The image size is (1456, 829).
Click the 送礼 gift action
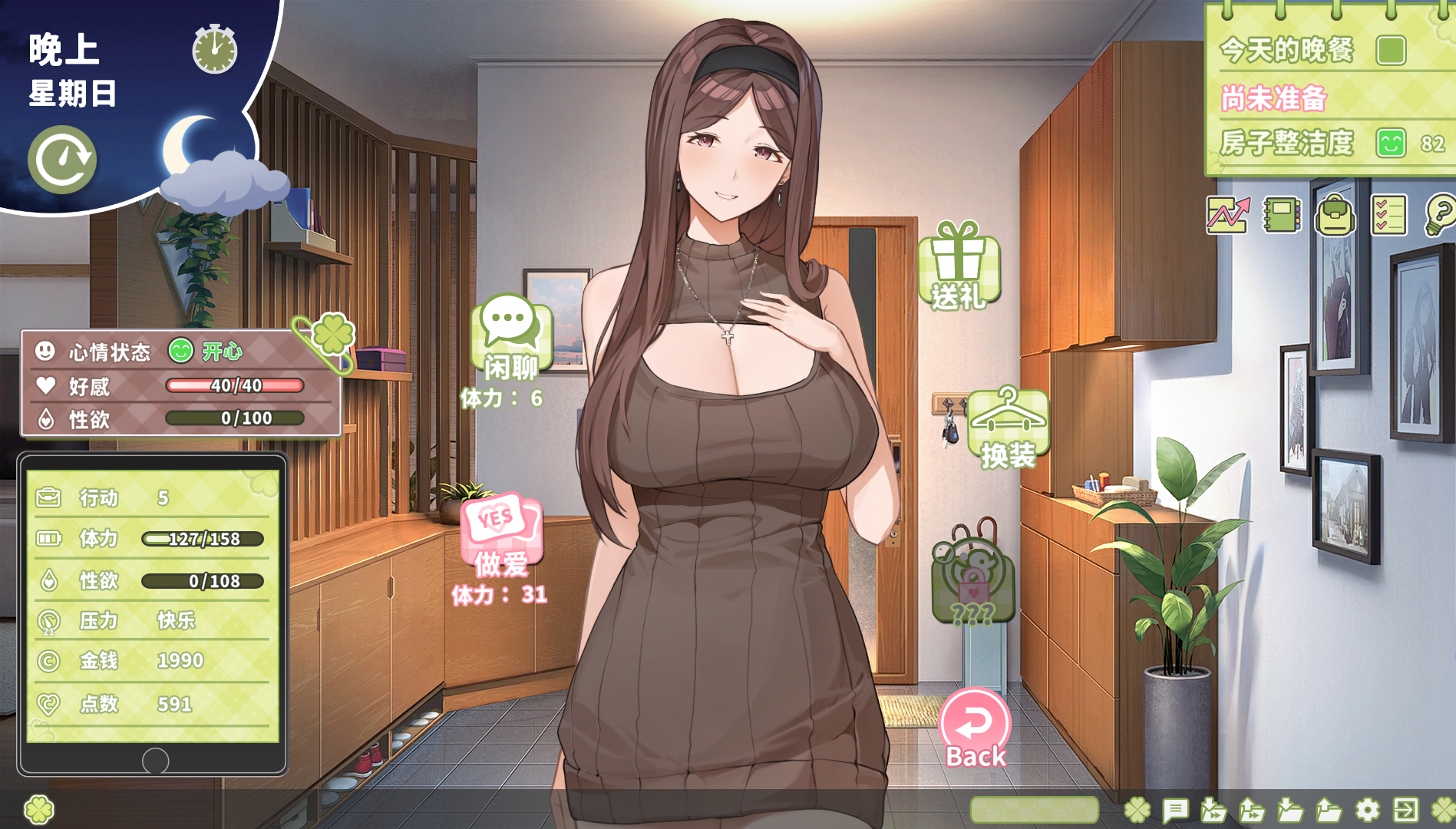[x=959, y=269]
